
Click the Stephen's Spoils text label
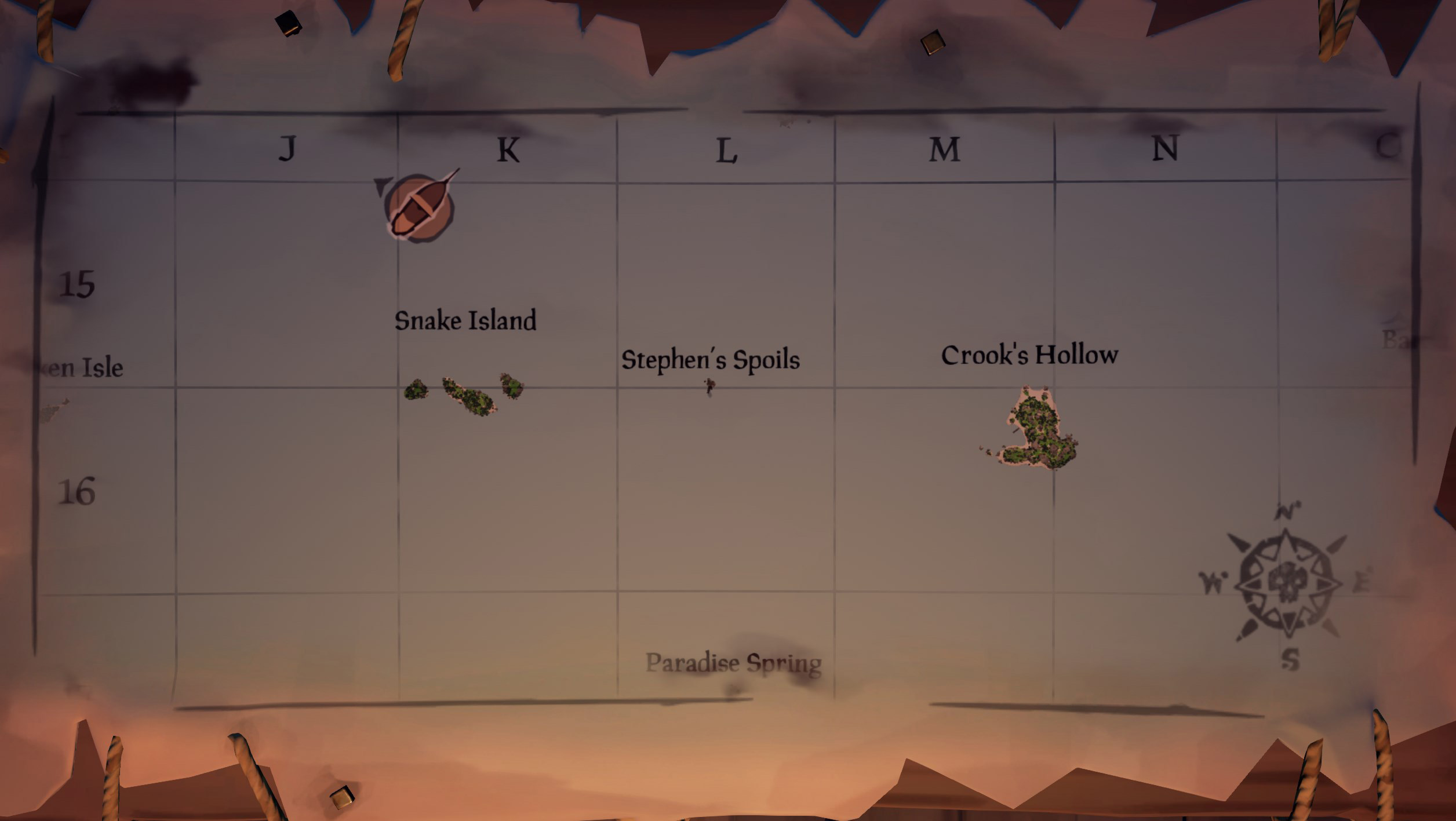[x=711, y=361]
